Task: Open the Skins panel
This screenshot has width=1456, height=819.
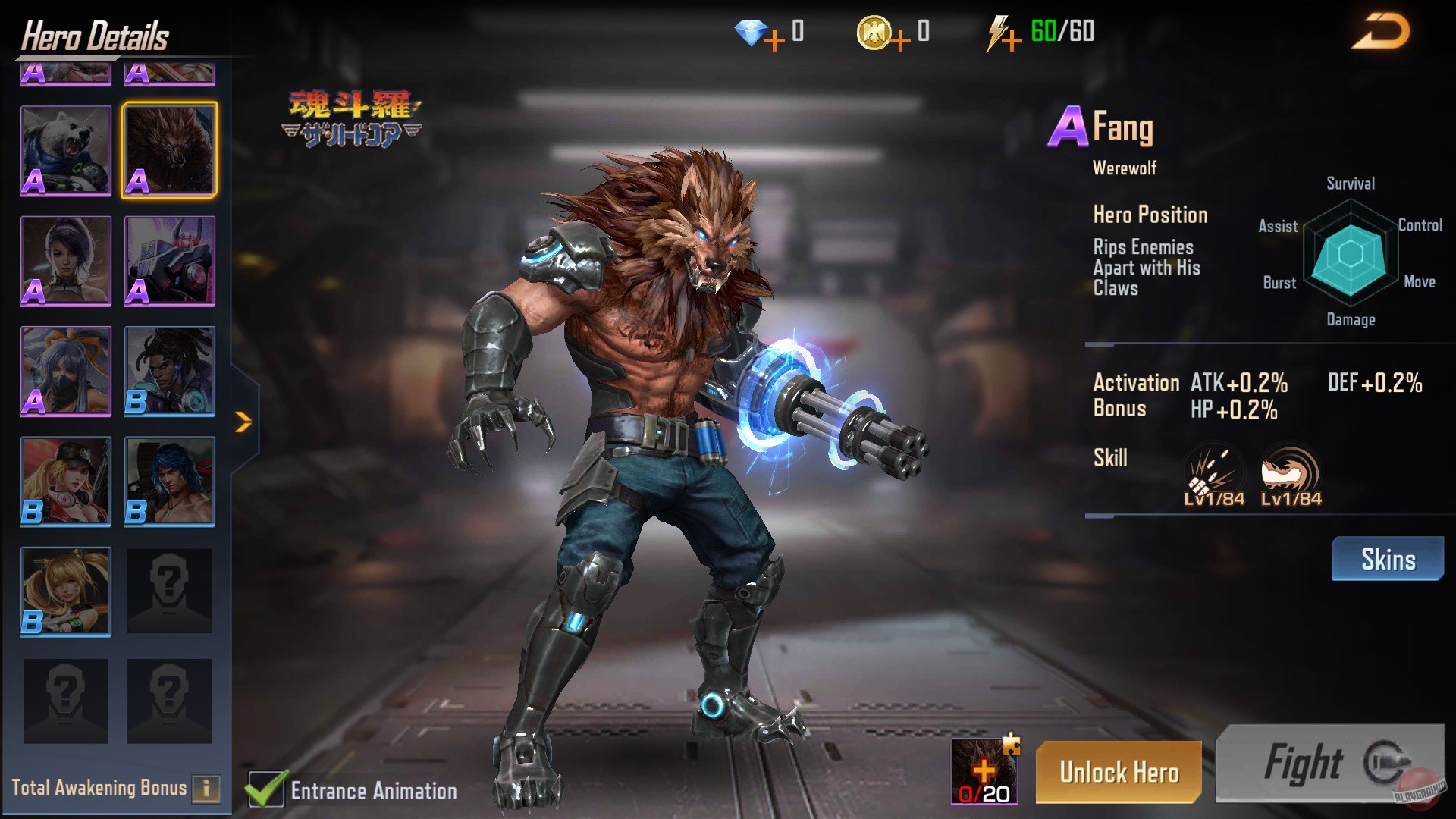Action: point(1388,559)
